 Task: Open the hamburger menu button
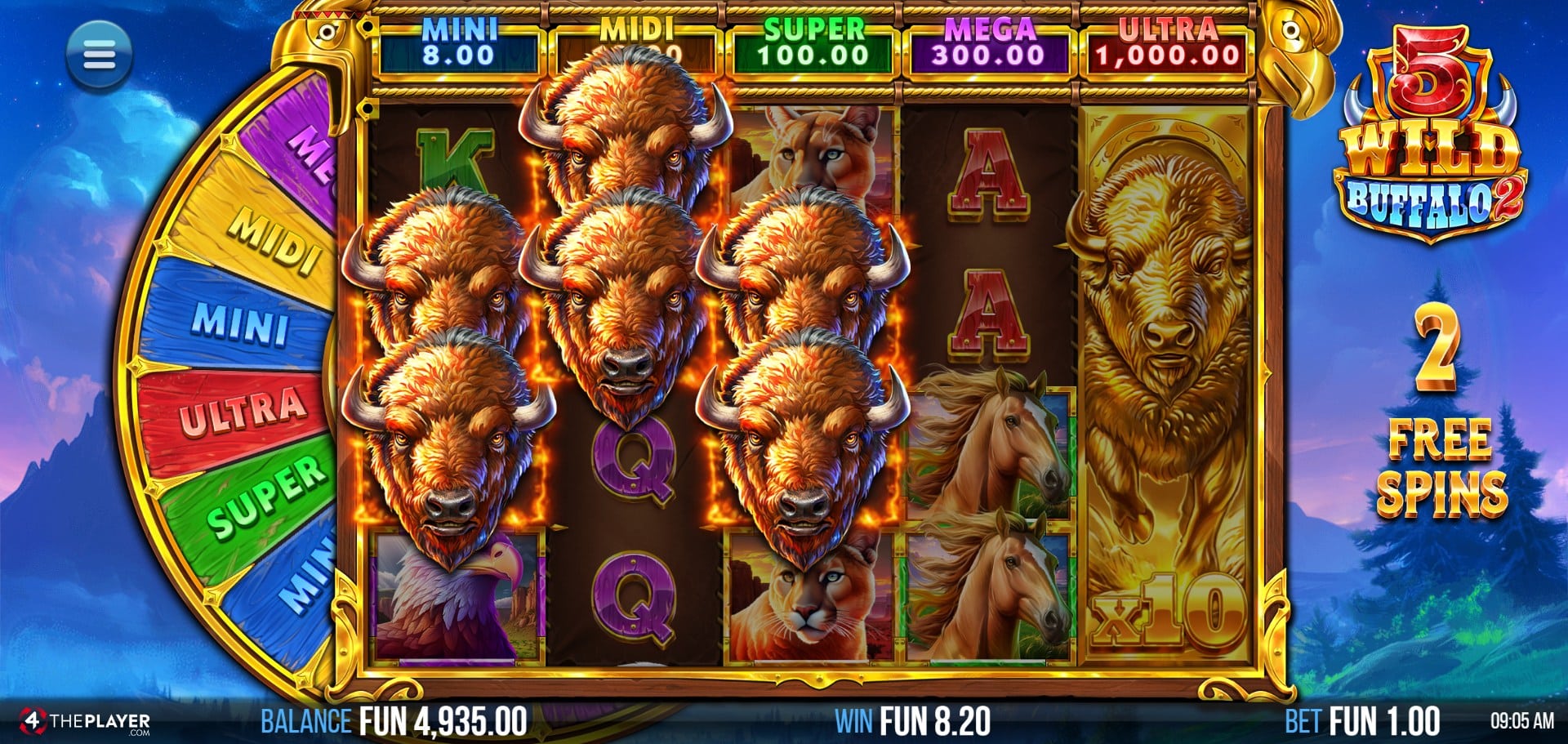point(99,56)
